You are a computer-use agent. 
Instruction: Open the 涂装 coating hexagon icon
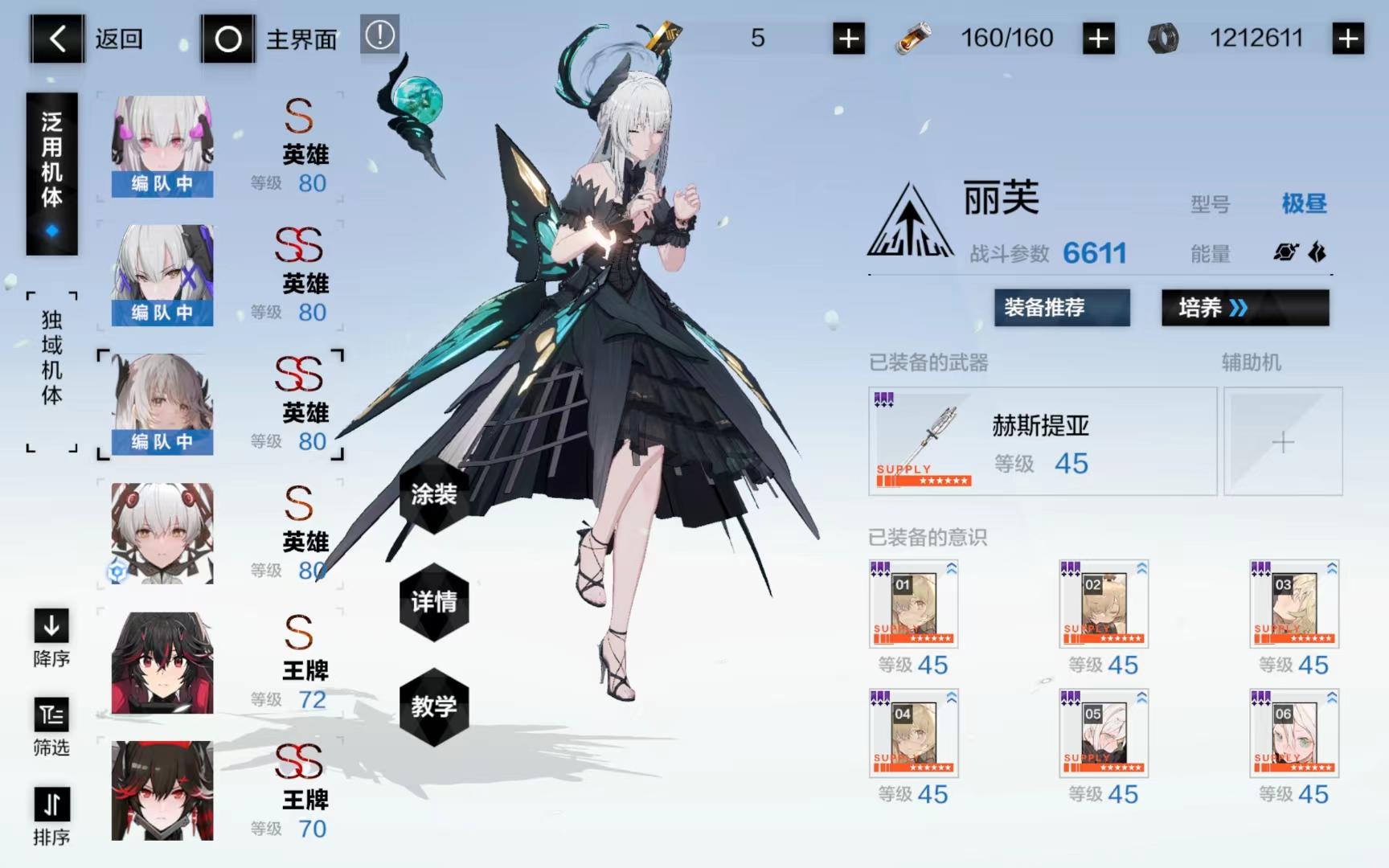(x=434, y=497)
